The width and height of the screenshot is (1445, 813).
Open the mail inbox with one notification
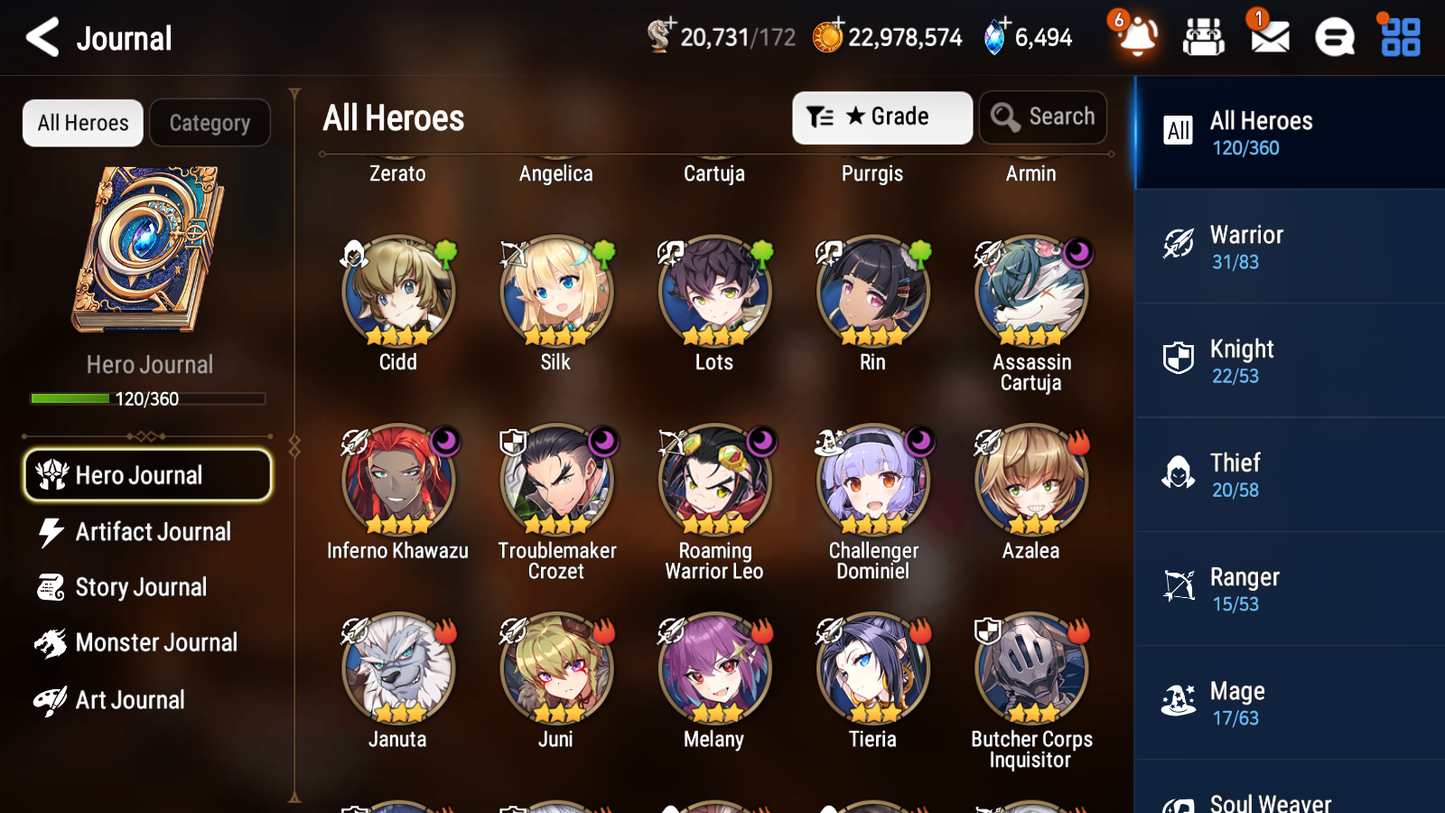[x=1268, y=36]
